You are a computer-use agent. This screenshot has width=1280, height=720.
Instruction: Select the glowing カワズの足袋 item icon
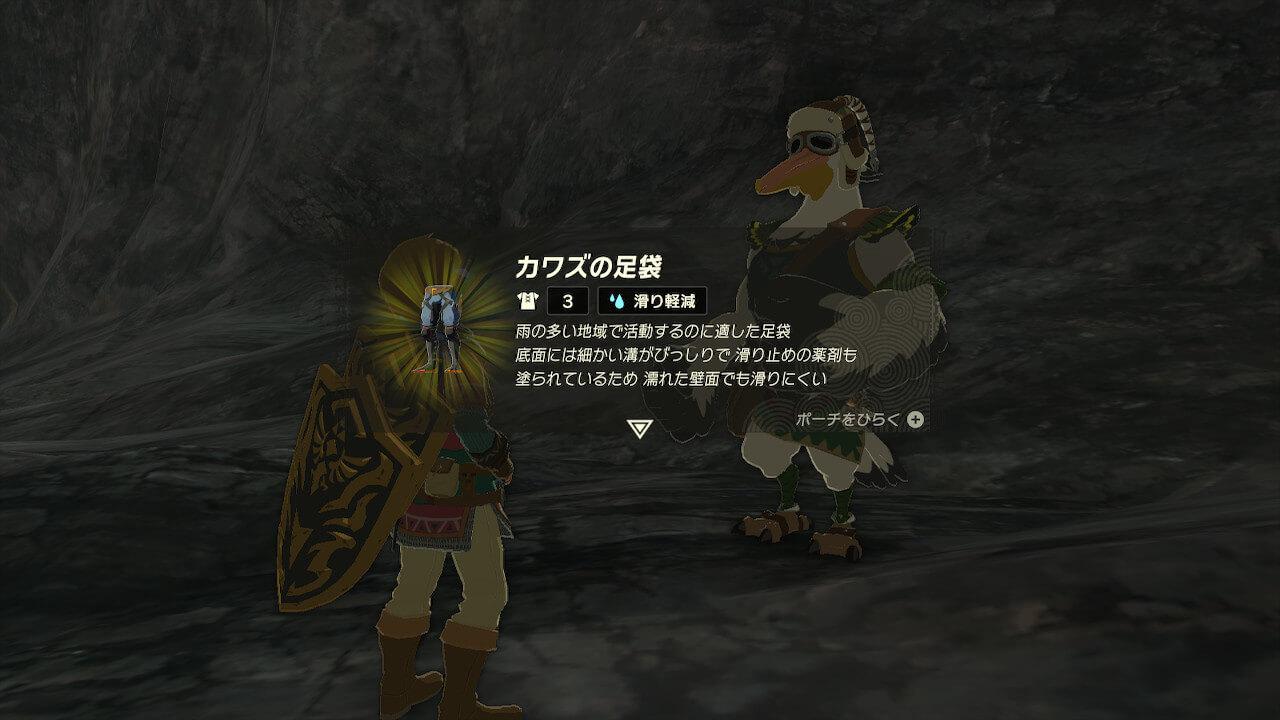tap(439, 328)
